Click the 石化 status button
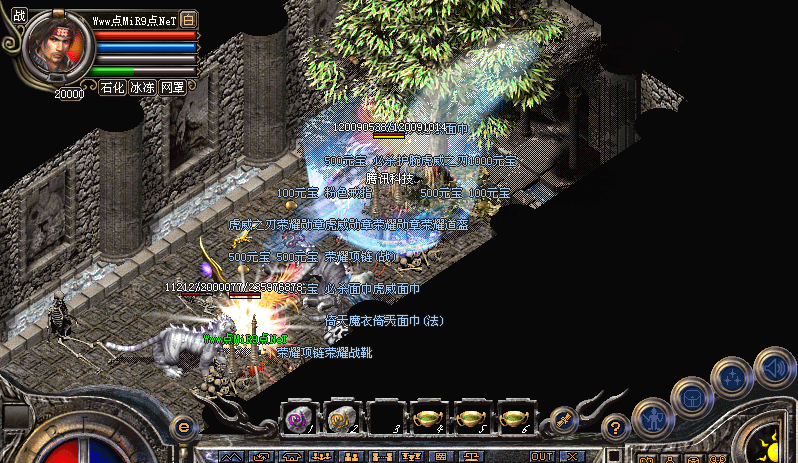The image size is (798, 463). (112, 88)
